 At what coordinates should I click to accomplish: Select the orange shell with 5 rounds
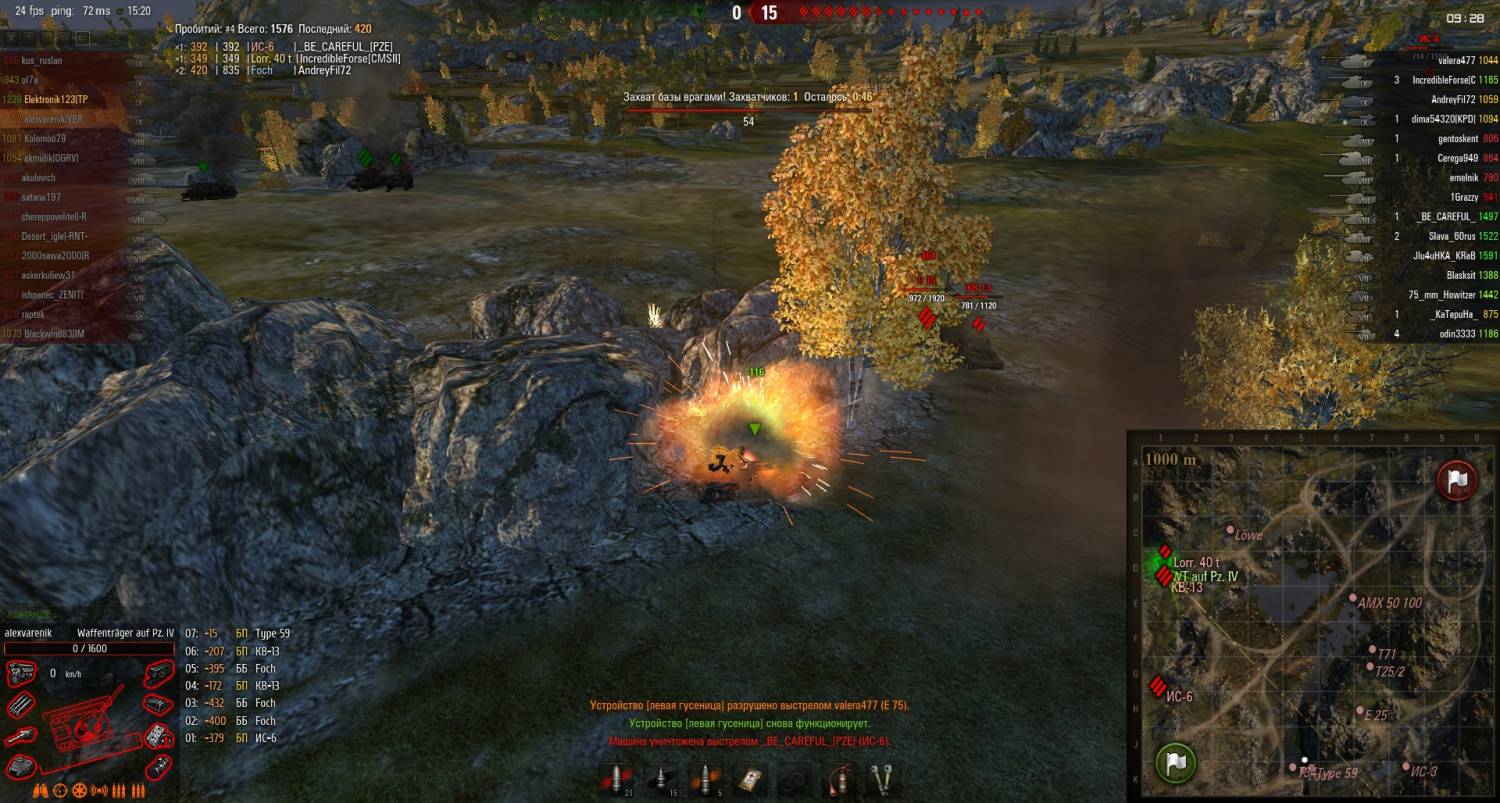[x=705, y=779]
